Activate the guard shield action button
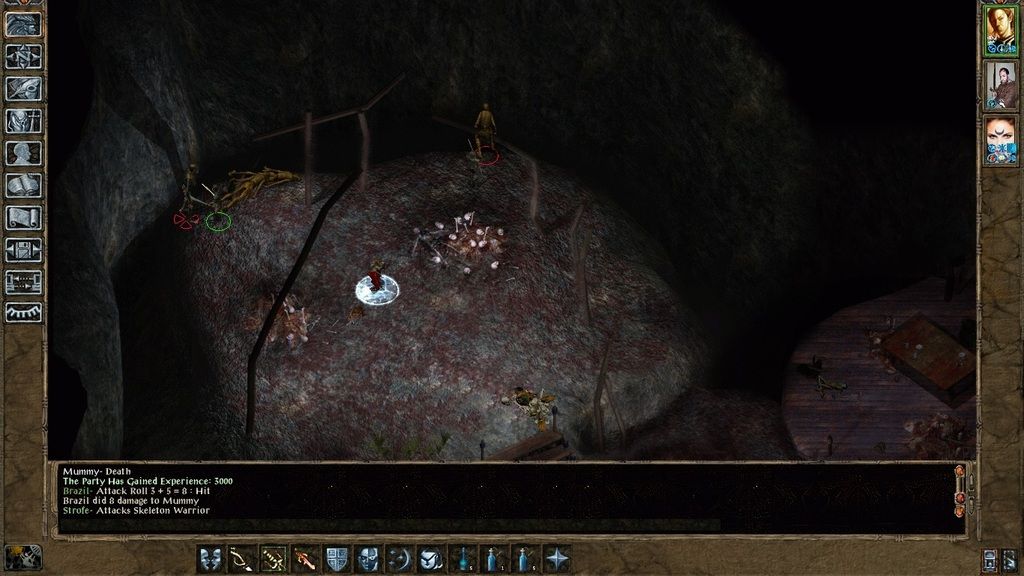1024x576 pixels. (337, 559)
